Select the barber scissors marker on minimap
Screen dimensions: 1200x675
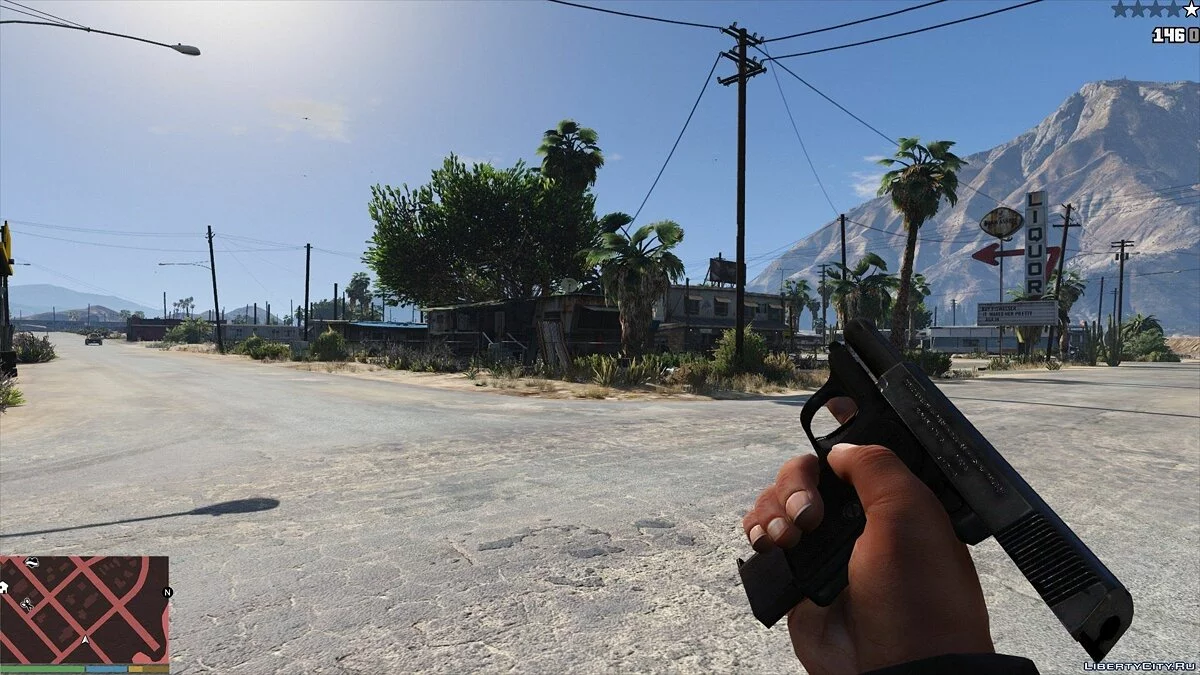(27, 603)
